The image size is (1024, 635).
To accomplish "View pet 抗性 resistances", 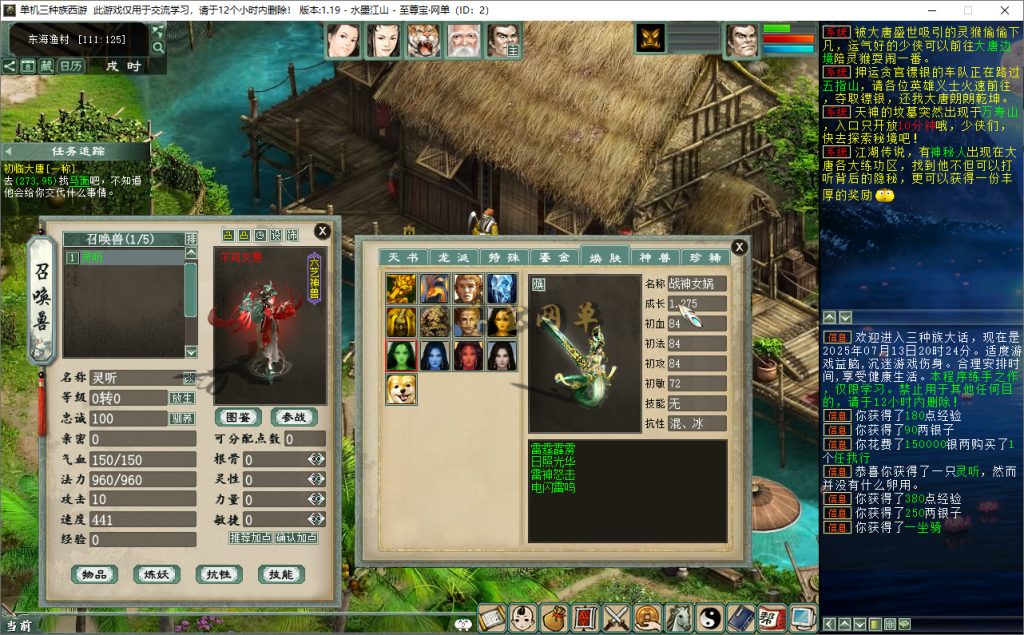I will (x=218, y=574).
